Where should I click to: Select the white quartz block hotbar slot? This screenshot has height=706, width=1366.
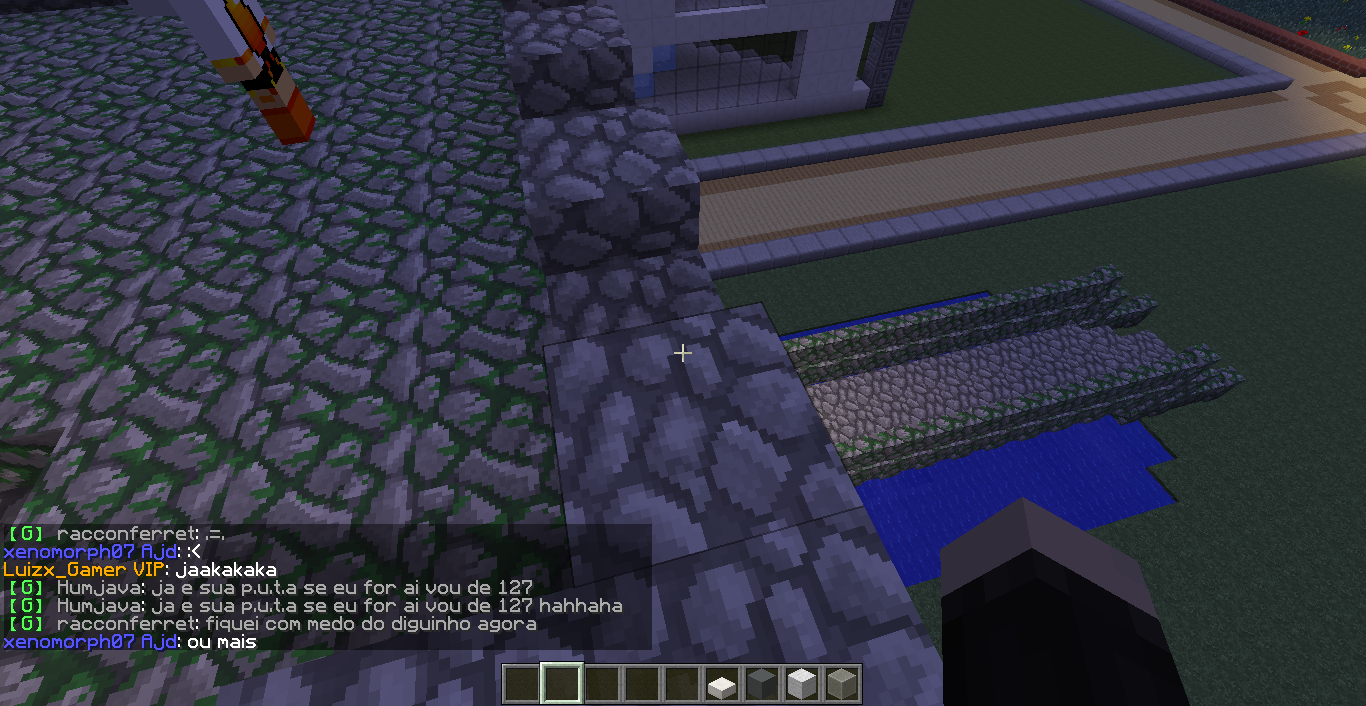(x=801, y=685)
